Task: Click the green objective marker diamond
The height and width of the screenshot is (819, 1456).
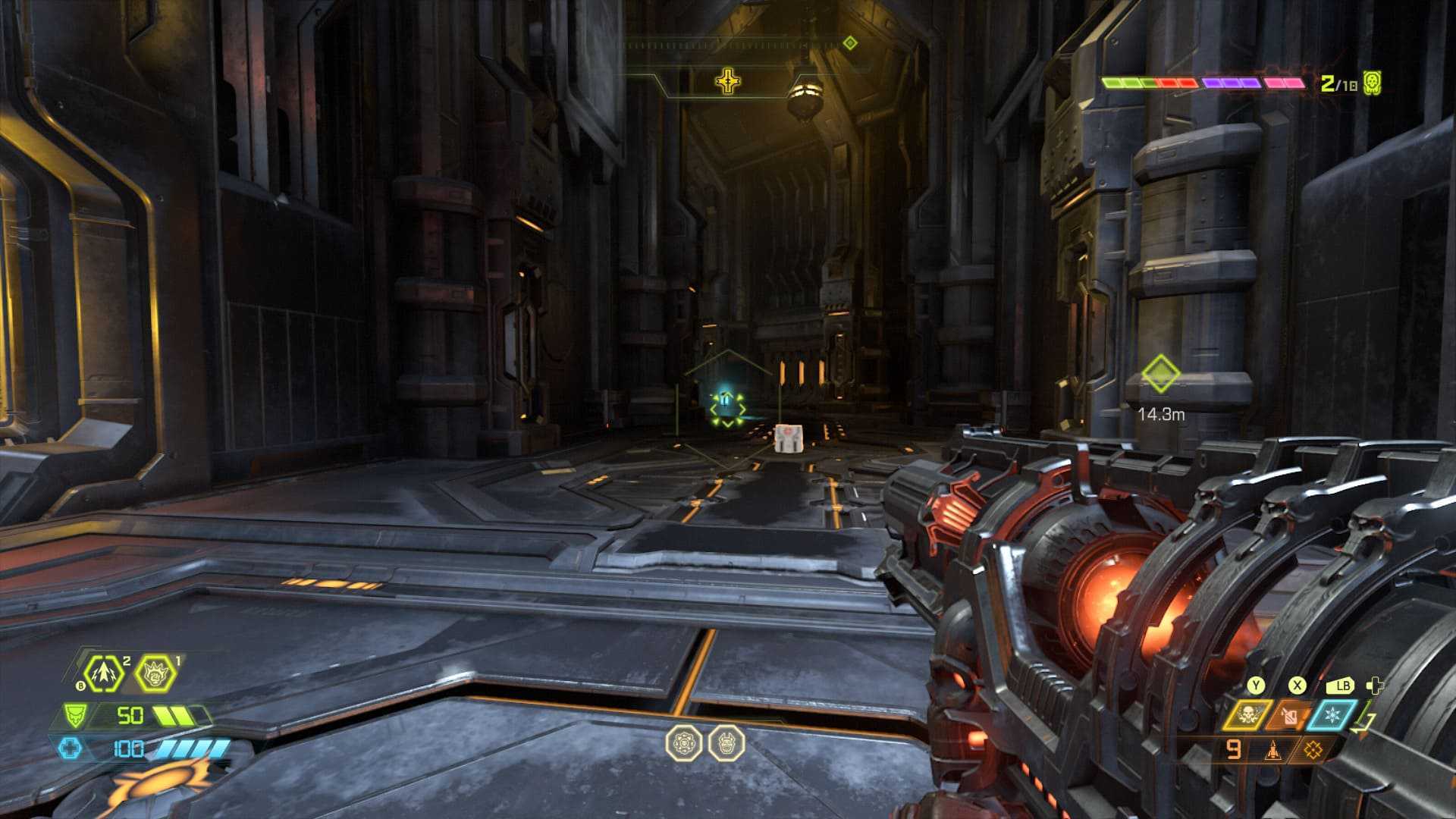Action: tap(1160, 374)
